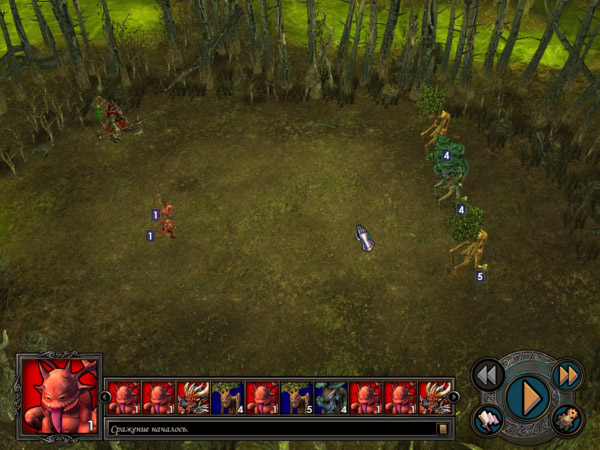The image size is (600, 450).
Task: Select the active imp's large portrait
Action: click(x=59, y=397)
